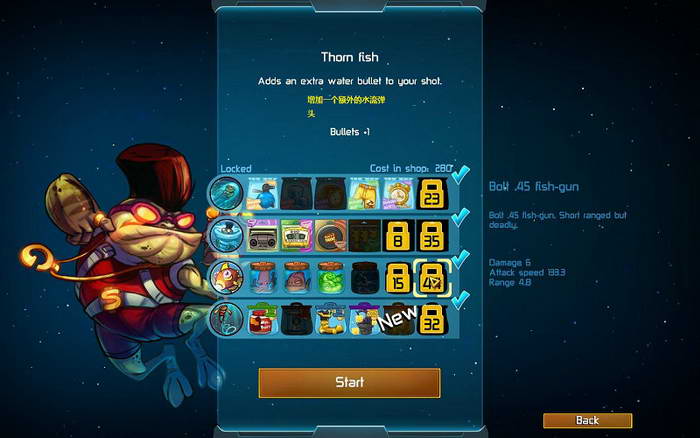
Task: Select the yellow shorts upgrade item
Action: click(363, 193)
